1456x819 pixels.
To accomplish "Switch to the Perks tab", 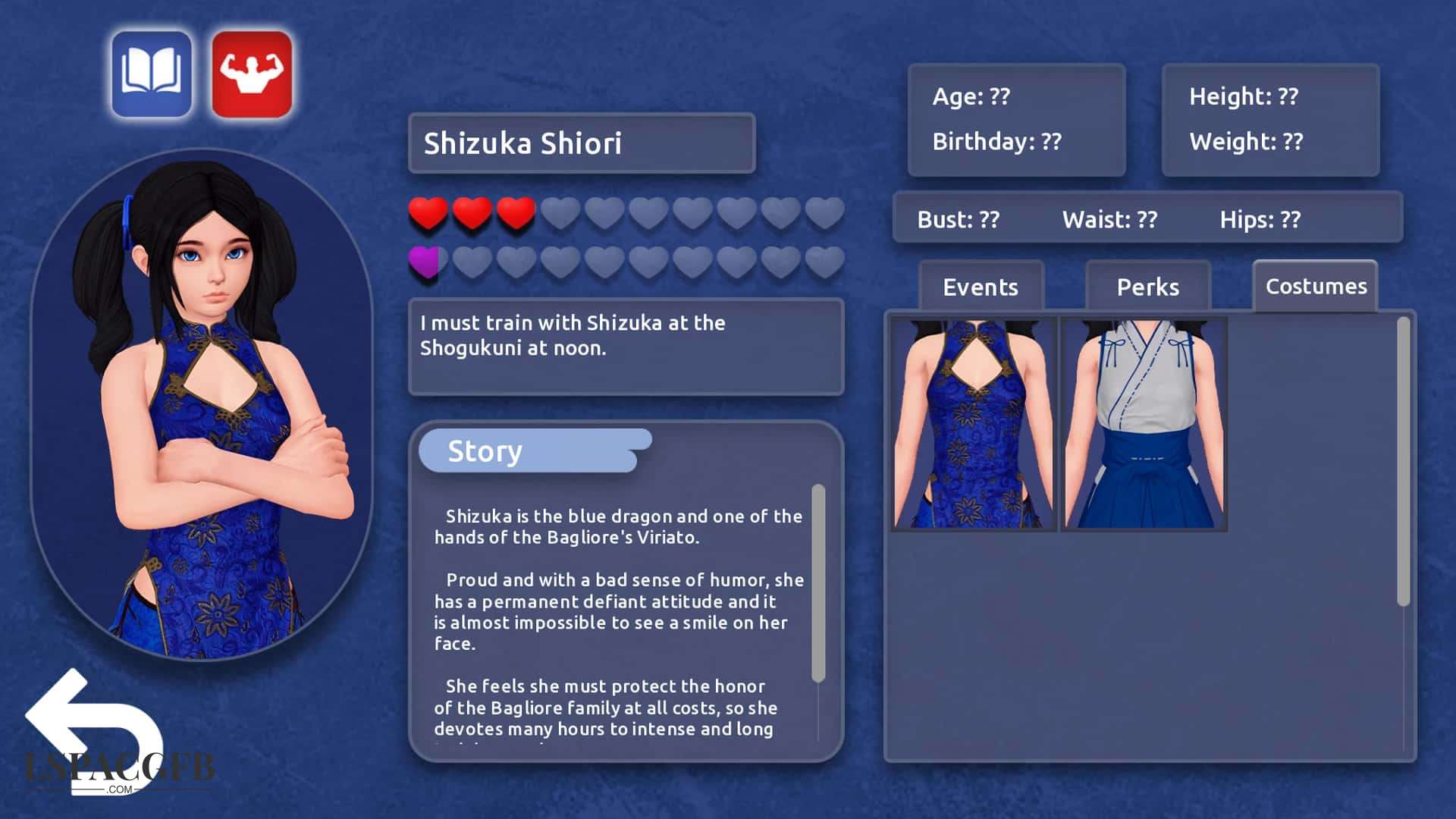I will coord(1147,287).
